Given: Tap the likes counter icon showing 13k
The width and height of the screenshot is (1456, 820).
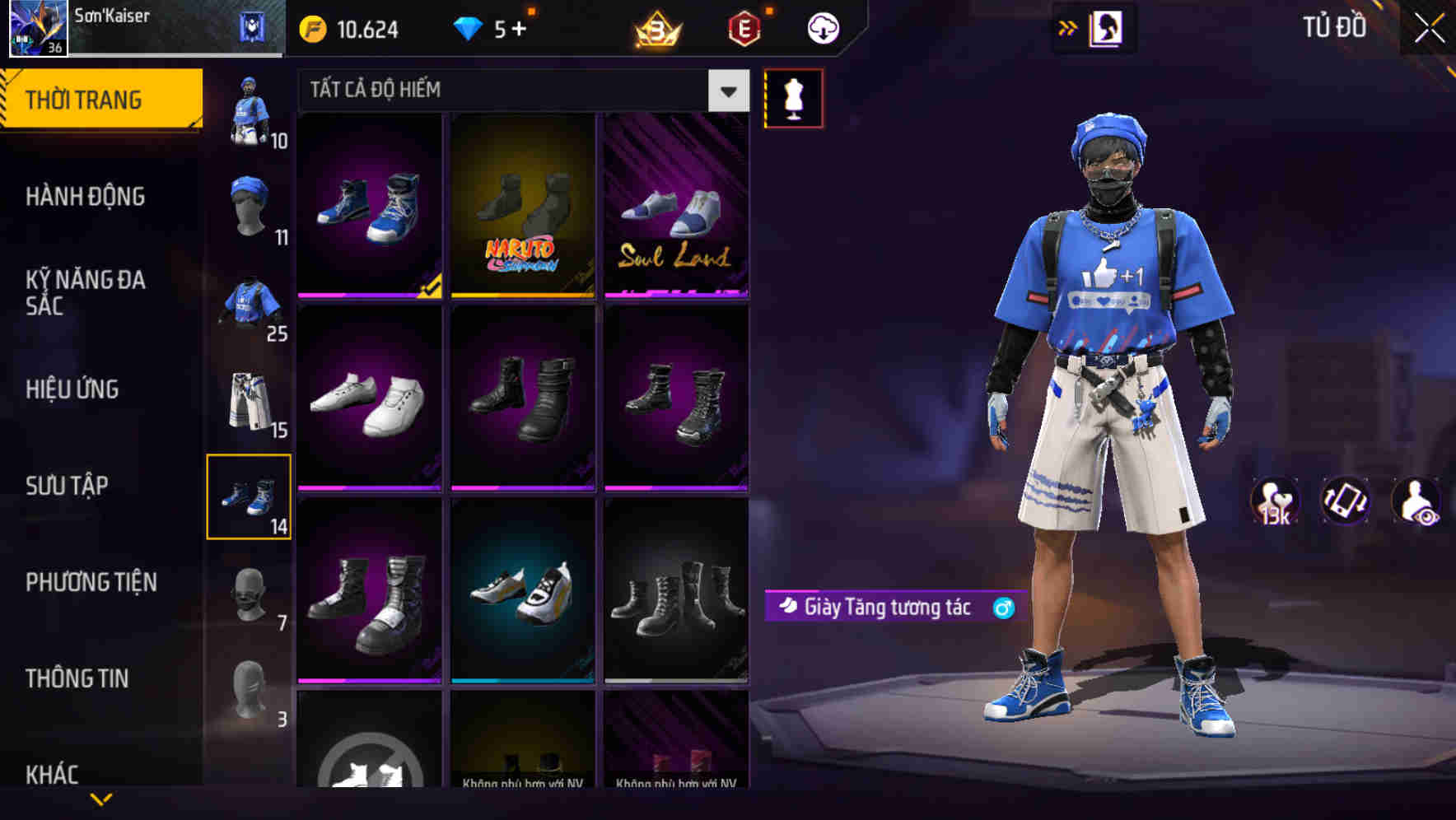Looking at the screenshot, I should coord(1273,502).
